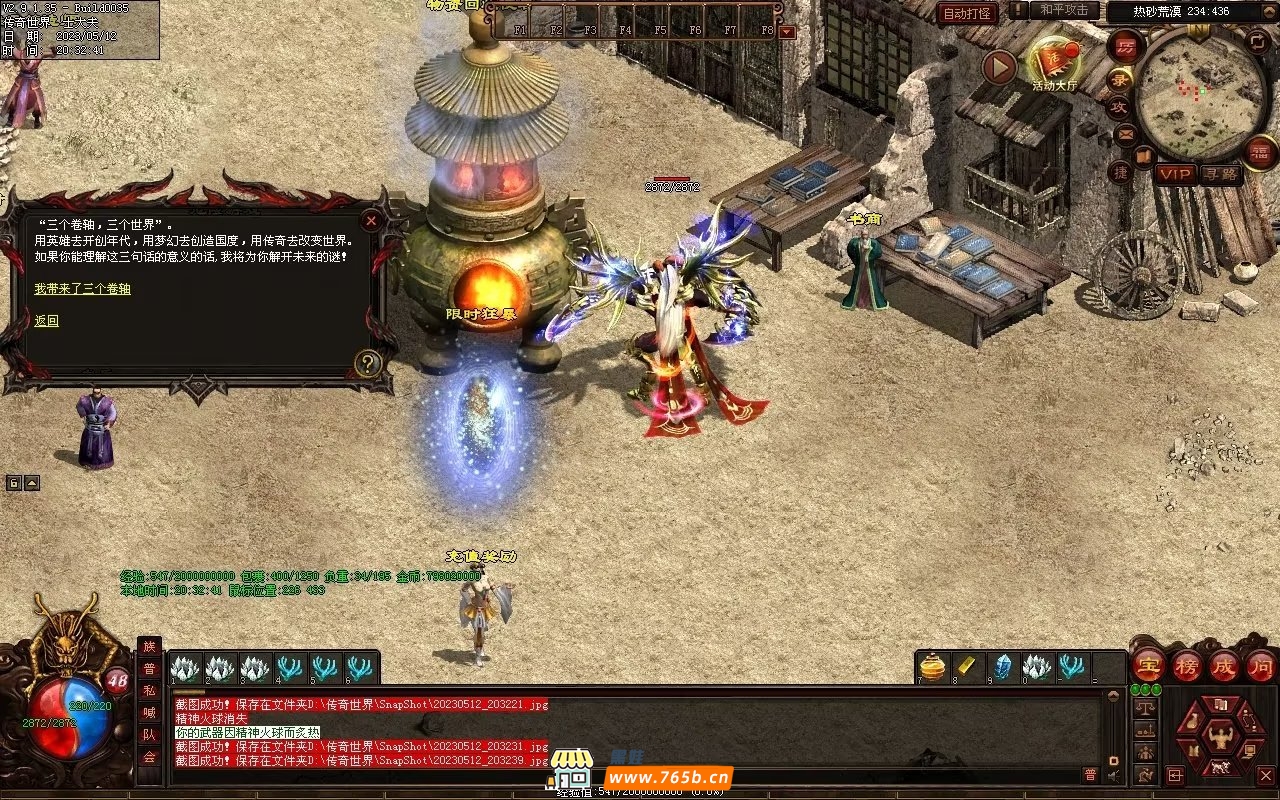Select the 返回 option in the dialogue

pyautogui.click(x=46, y=321)
